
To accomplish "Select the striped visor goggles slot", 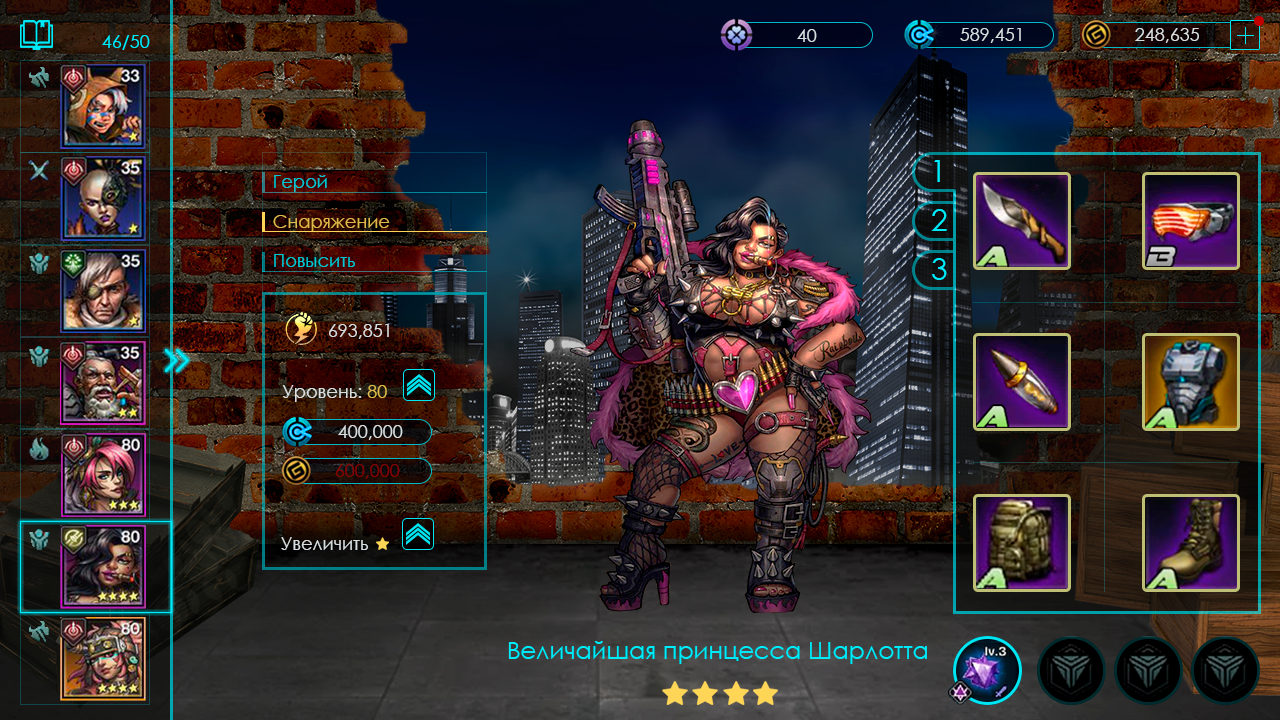I will [x=1190, y=221].
